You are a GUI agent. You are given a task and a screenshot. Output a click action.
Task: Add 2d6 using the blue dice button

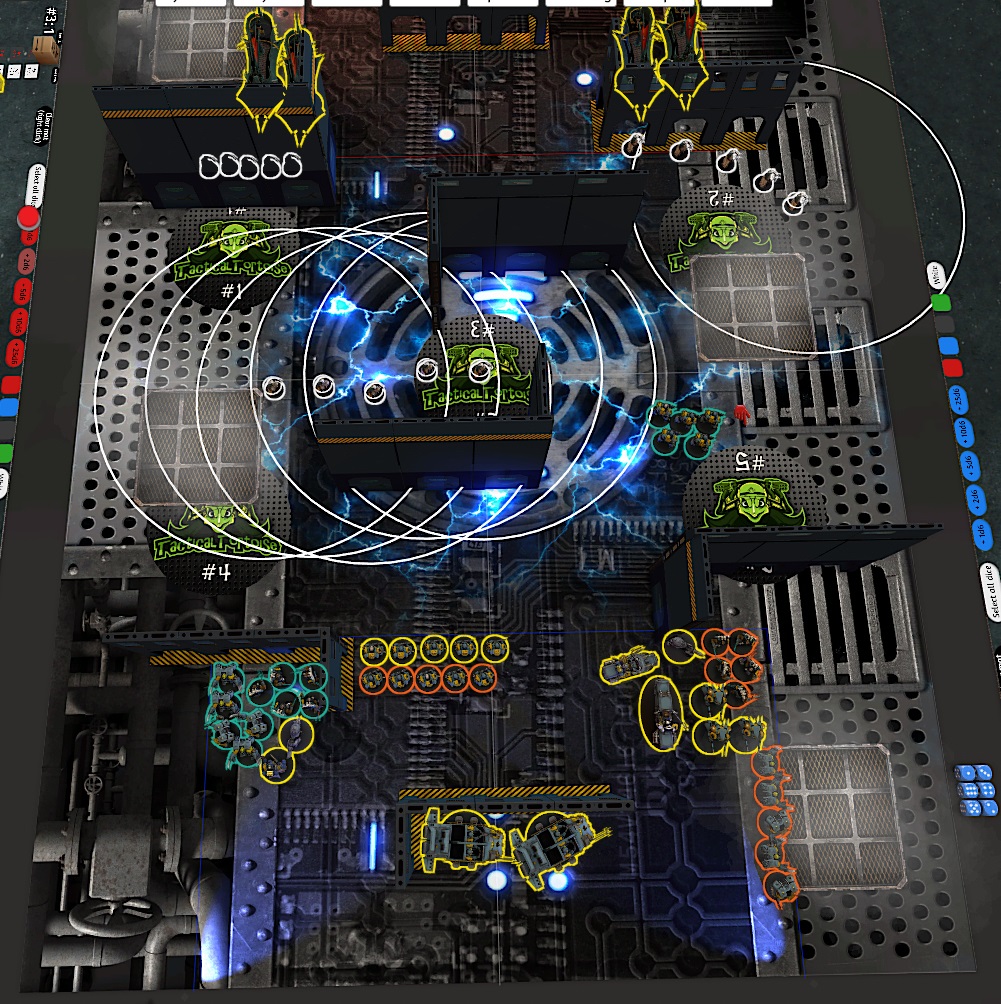tap(975, 501)
